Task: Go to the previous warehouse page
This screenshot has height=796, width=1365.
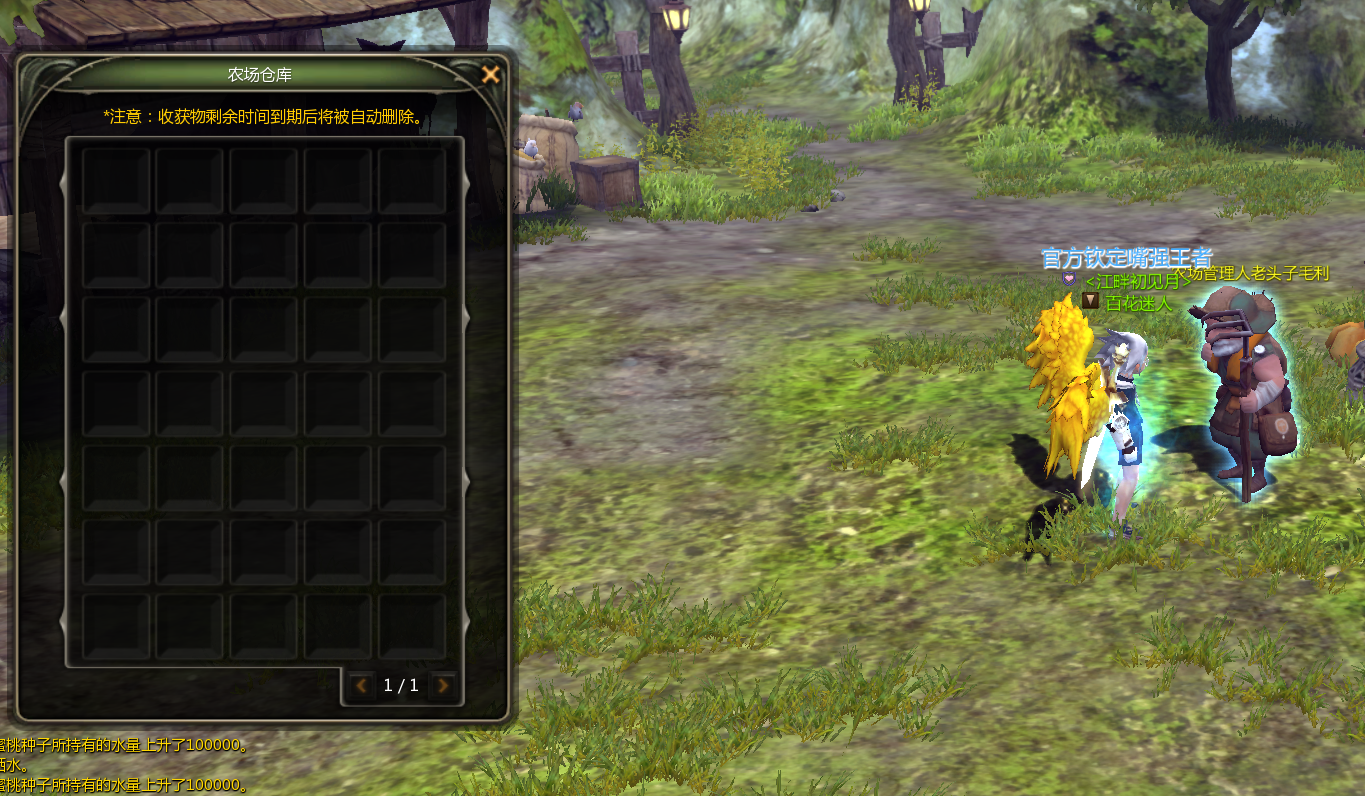Action: tap(361, 686)
